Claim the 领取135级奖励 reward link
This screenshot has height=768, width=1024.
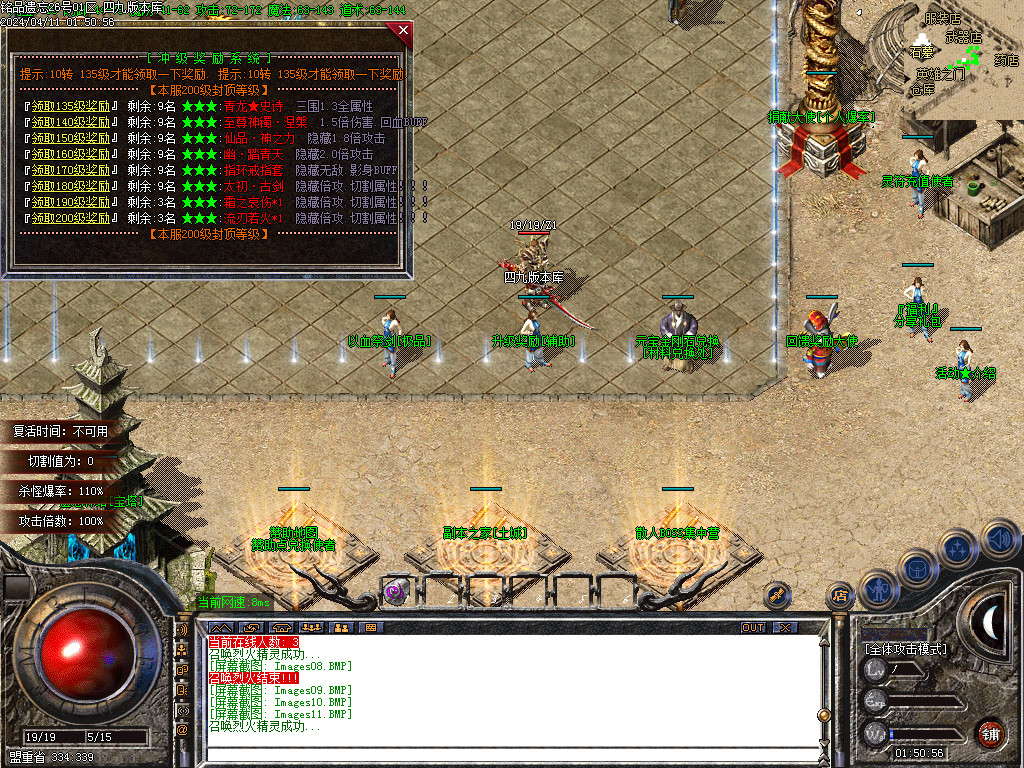[71, 106]
